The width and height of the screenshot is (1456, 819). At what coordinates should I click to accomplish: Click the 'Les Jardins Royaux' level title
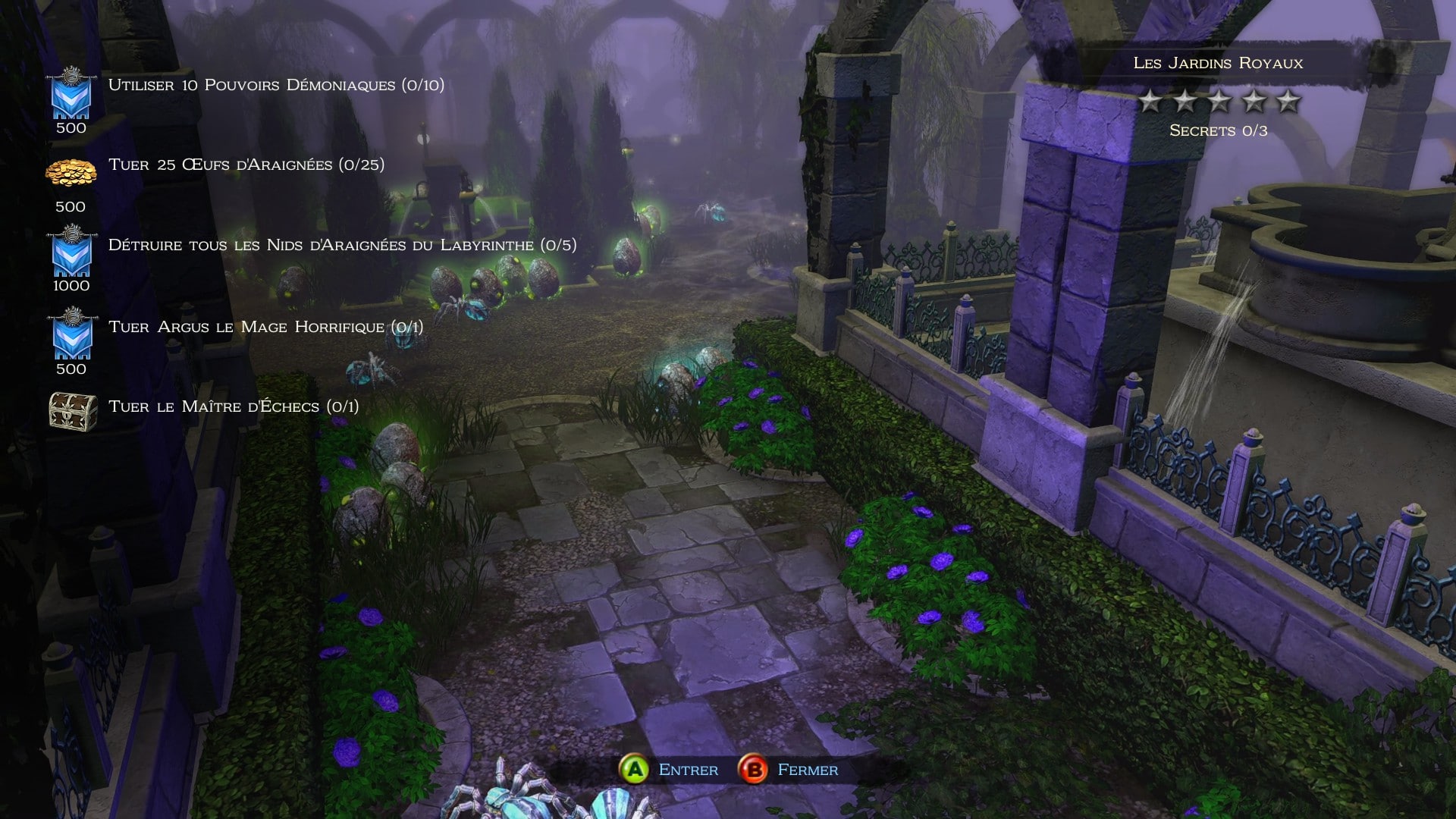click(x=1218, y=63)
